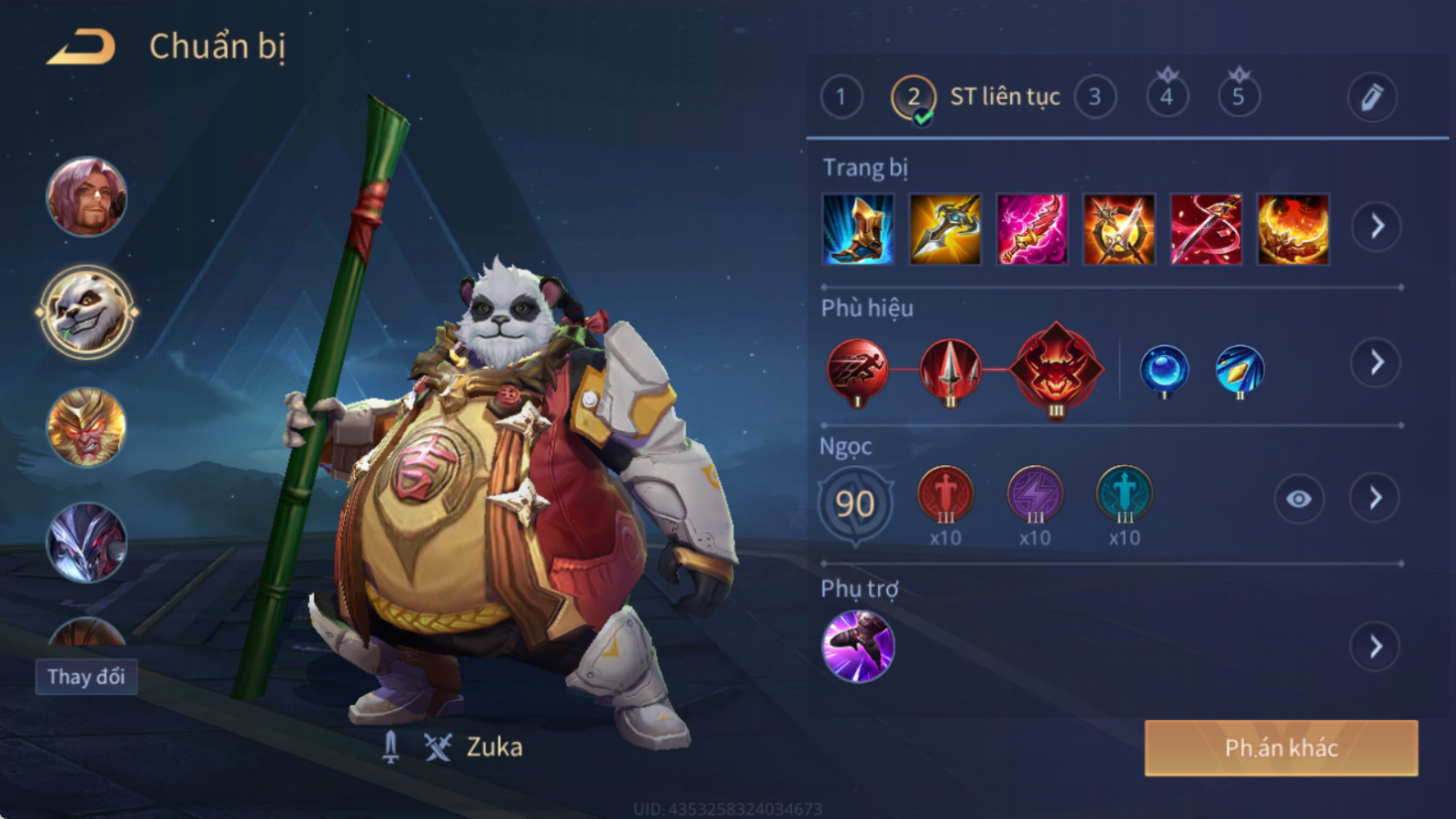Switch to build preset 1
The image size is (1456, 819).
point(840,97)
